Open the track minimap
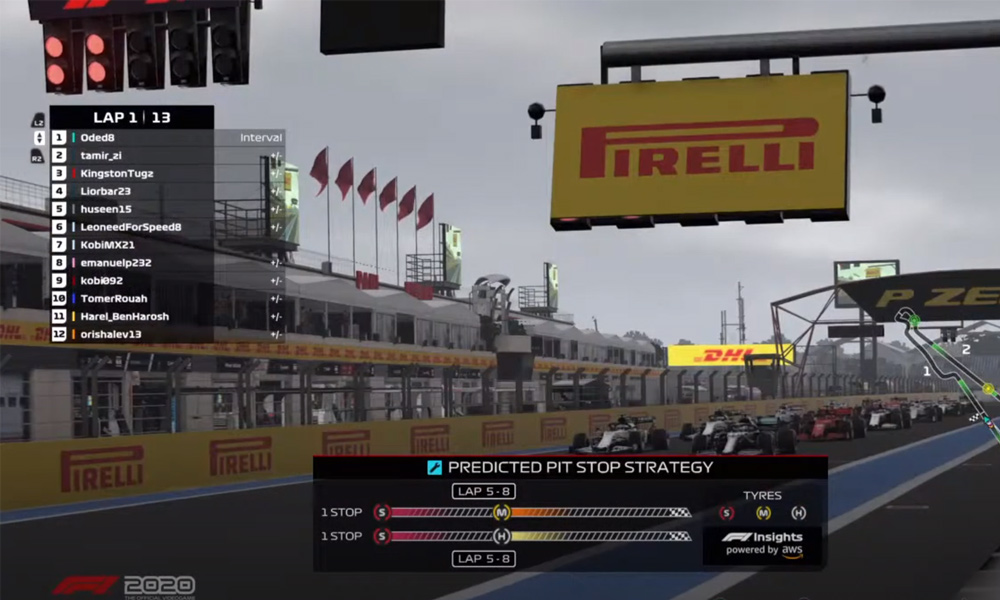Viewport: 1000px width, 600px height. (950, 370)
